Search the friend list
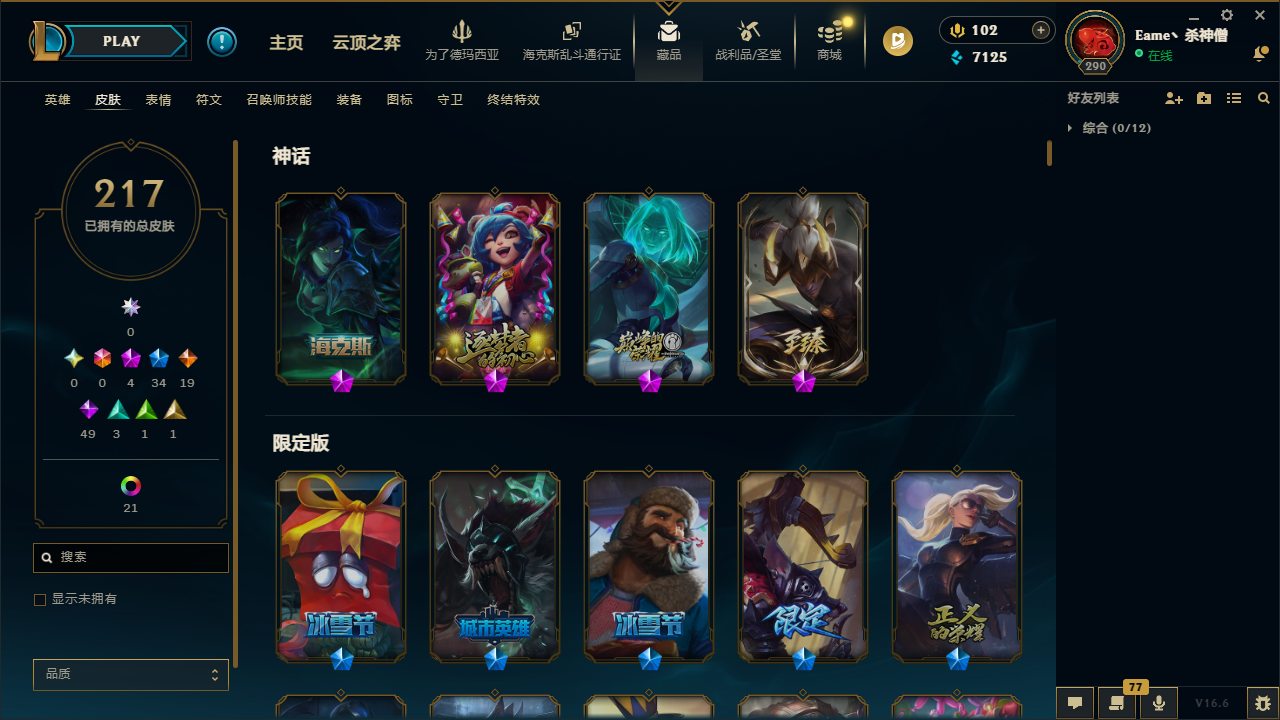 (1263, 98)
